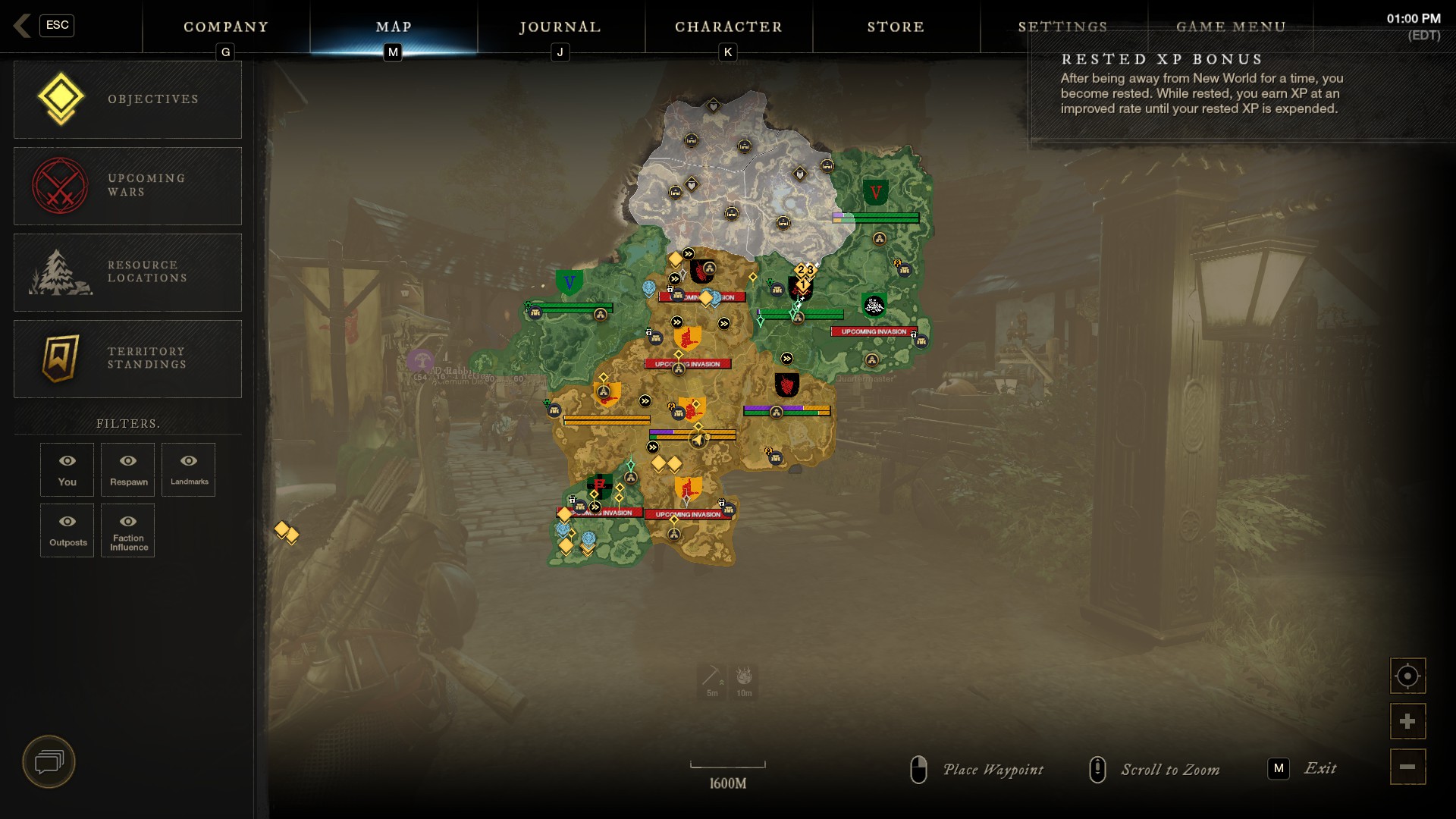
Task: Disable the Outposts filter
Action: click(x=67, y=530)
